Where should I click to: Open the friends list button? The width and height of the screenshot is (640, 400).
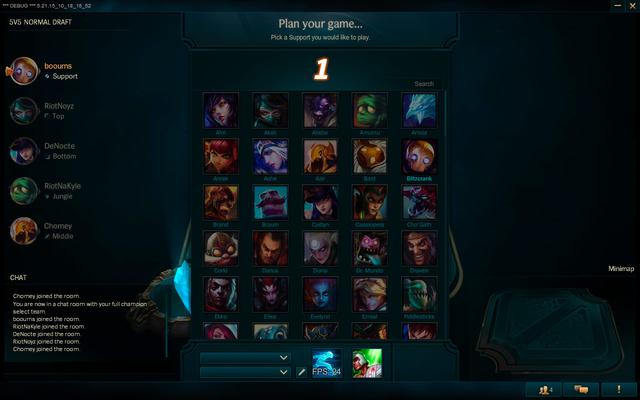(x=544, y=389)
